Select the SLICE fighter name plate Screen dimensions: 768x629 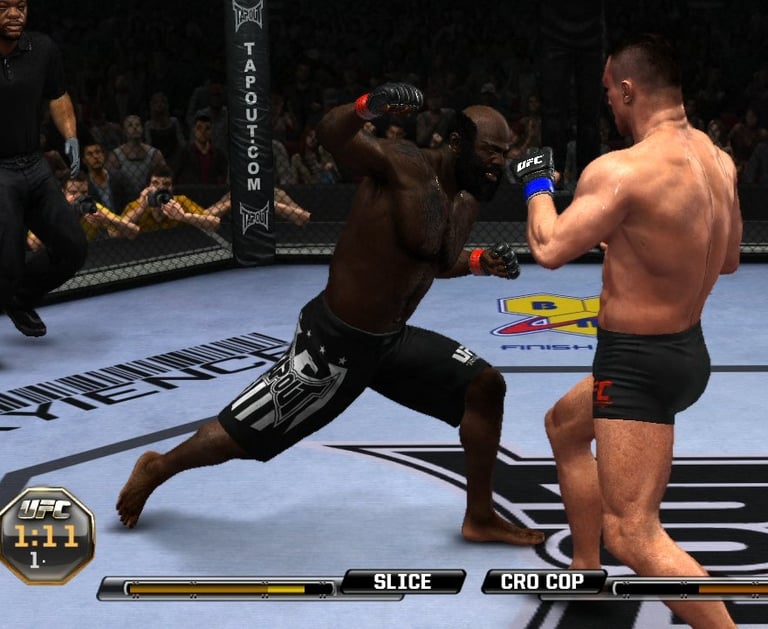(402, 581)
